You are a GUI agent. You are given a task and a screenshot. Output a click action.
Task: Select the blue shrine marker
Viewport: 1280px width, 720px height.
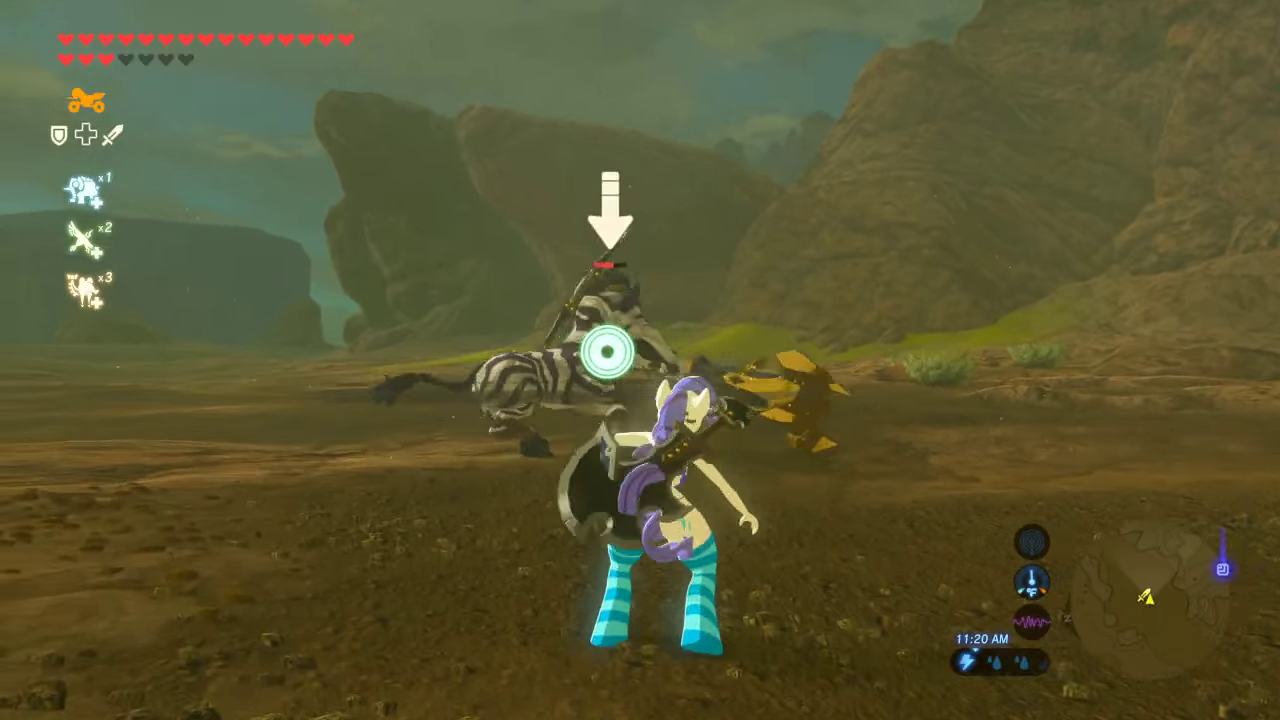(x=1222, y=569)
